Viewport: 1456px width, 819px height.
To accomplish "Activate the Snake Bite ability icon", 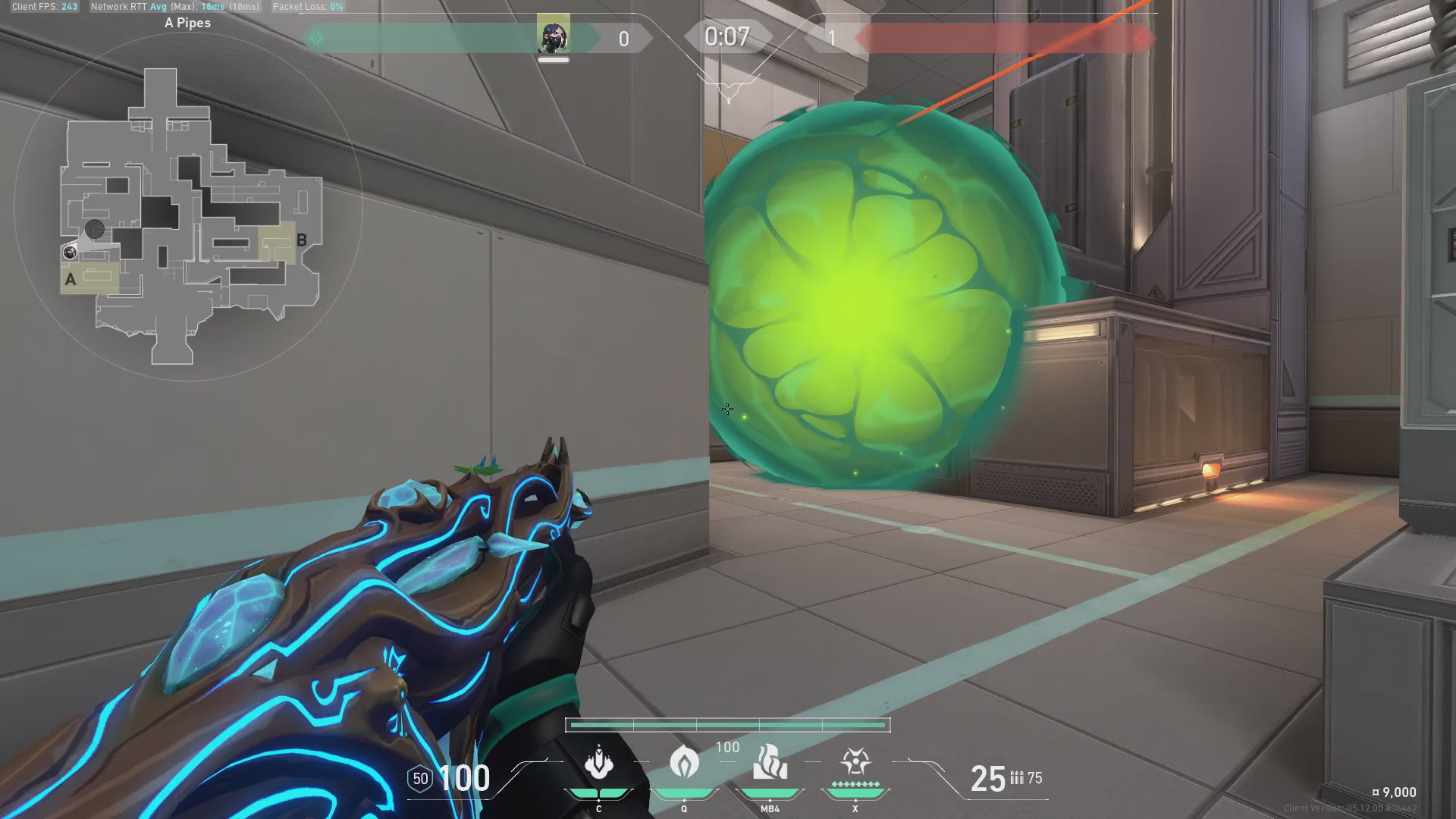I will coord(598,762).
